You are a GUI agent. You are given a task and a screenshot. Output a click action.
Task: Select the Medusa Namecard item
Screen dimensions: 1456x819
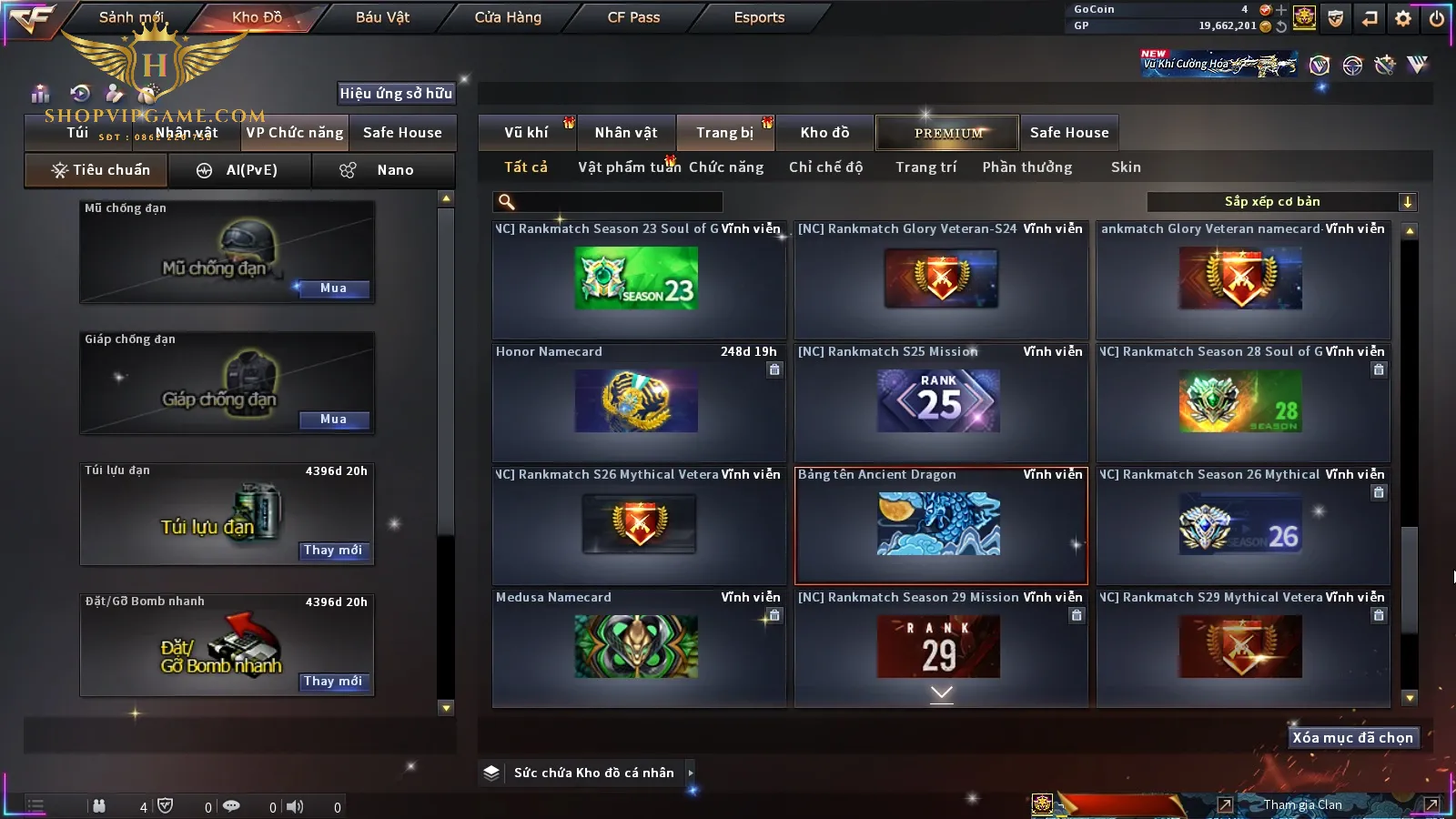click(637, 646)
